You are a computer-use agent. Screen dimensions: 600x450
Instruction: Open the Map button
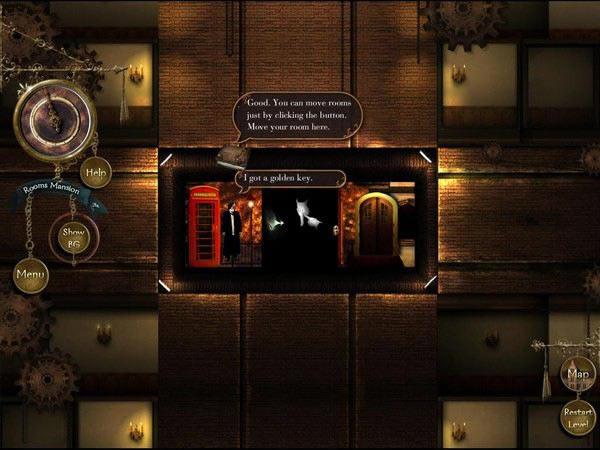coord(577,375)
